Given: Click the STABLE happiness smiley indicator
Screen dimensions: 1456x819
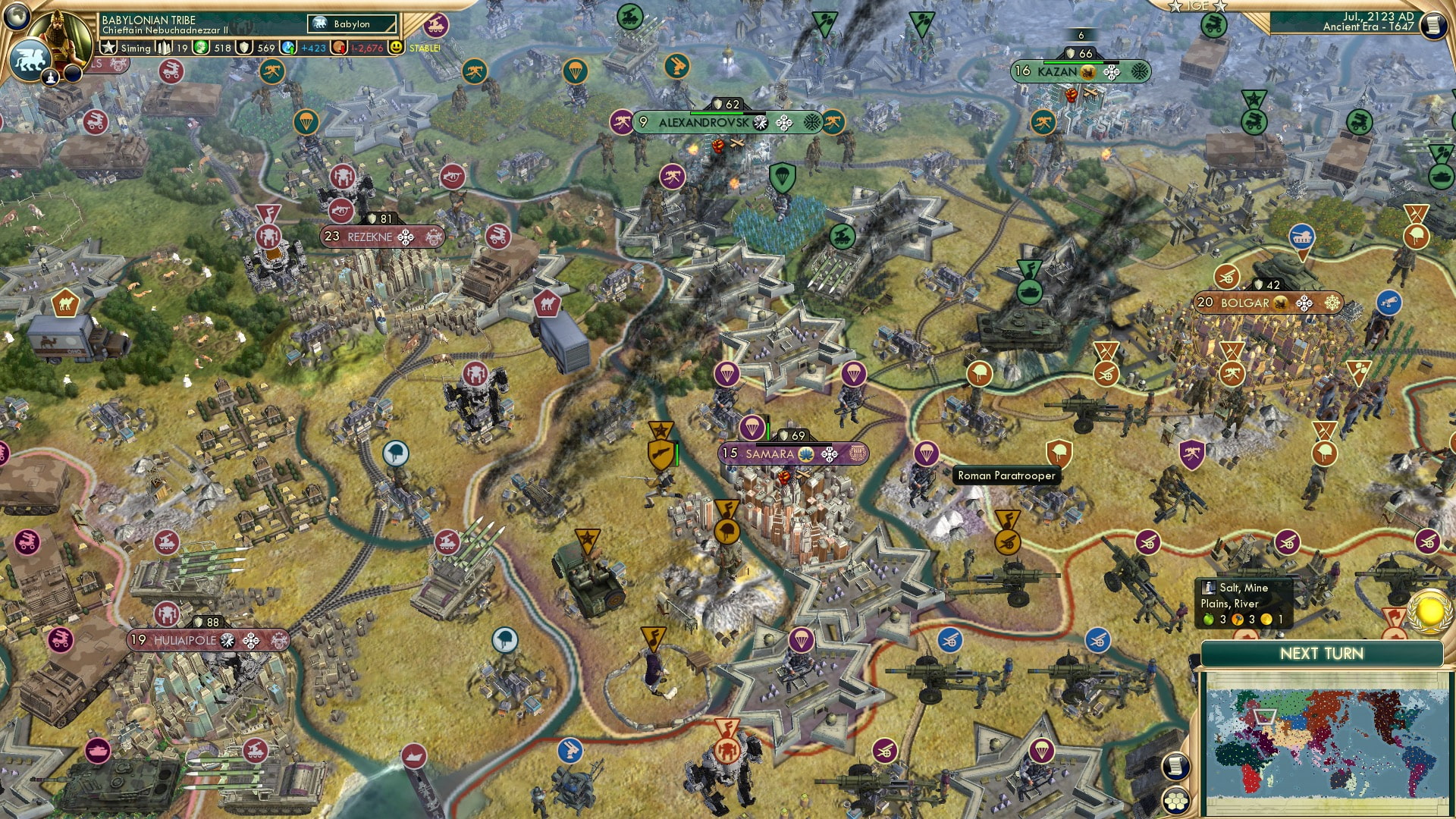Looking at the screenshot, I should [x=397, y=48].
